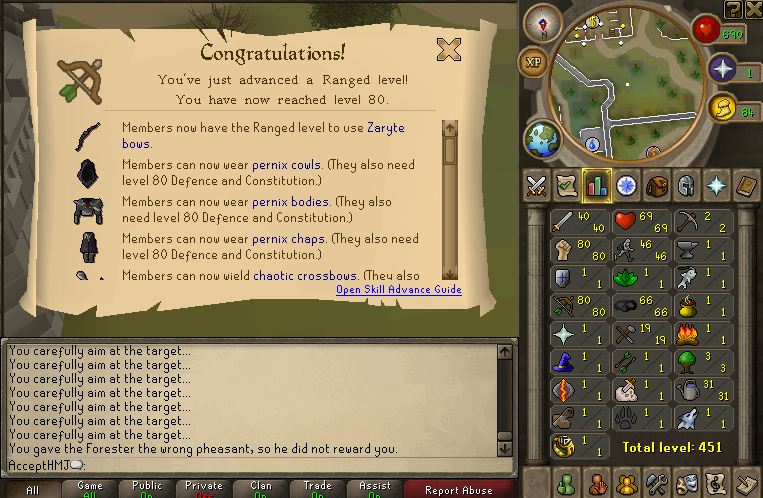Open the world map globe icon
Screen dimensions: 763x498
pyautogui.click(x=542, y=138)
